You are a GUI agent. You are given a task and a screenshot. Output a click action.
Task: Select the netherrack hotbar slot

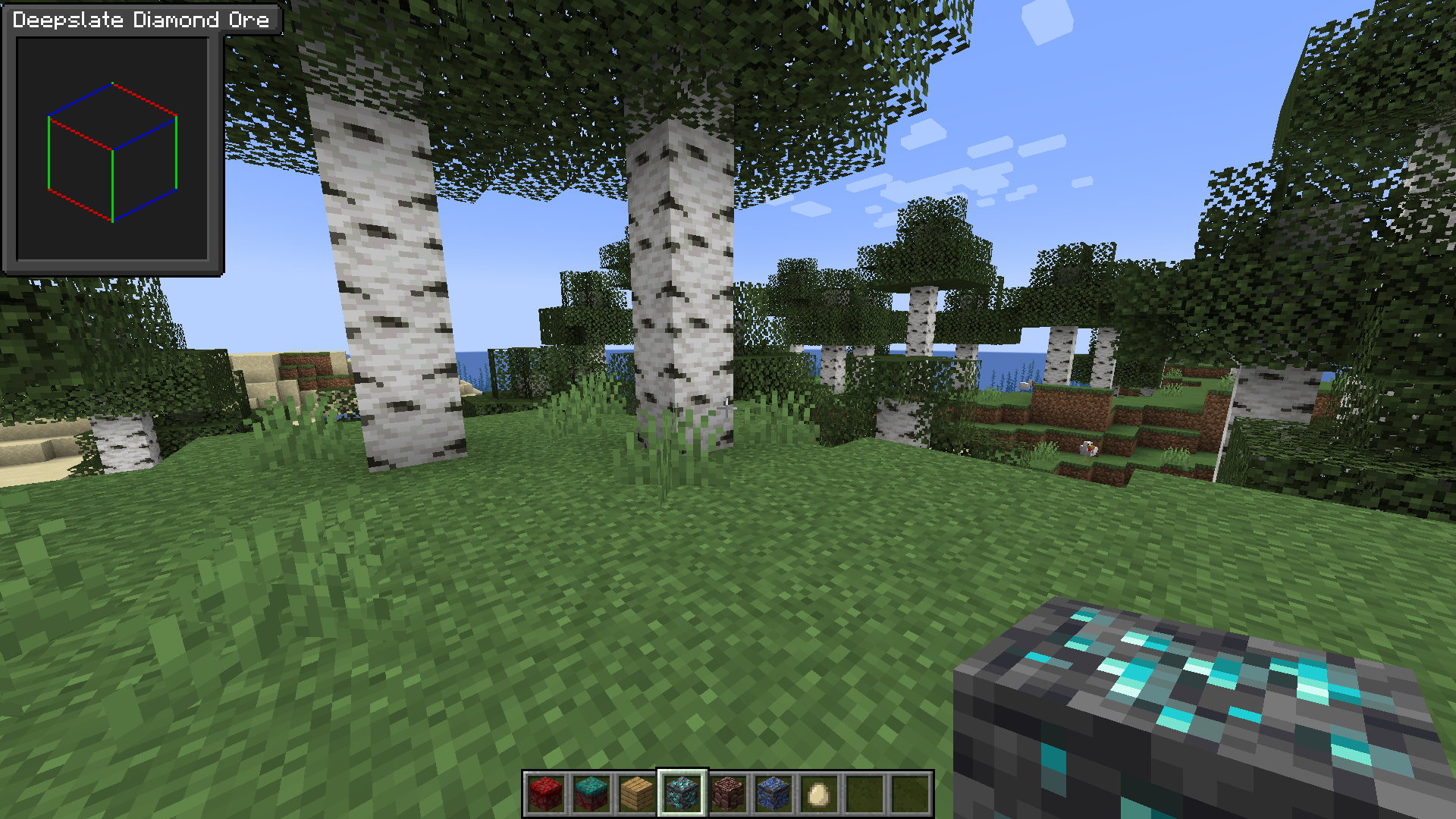(727, 795)
